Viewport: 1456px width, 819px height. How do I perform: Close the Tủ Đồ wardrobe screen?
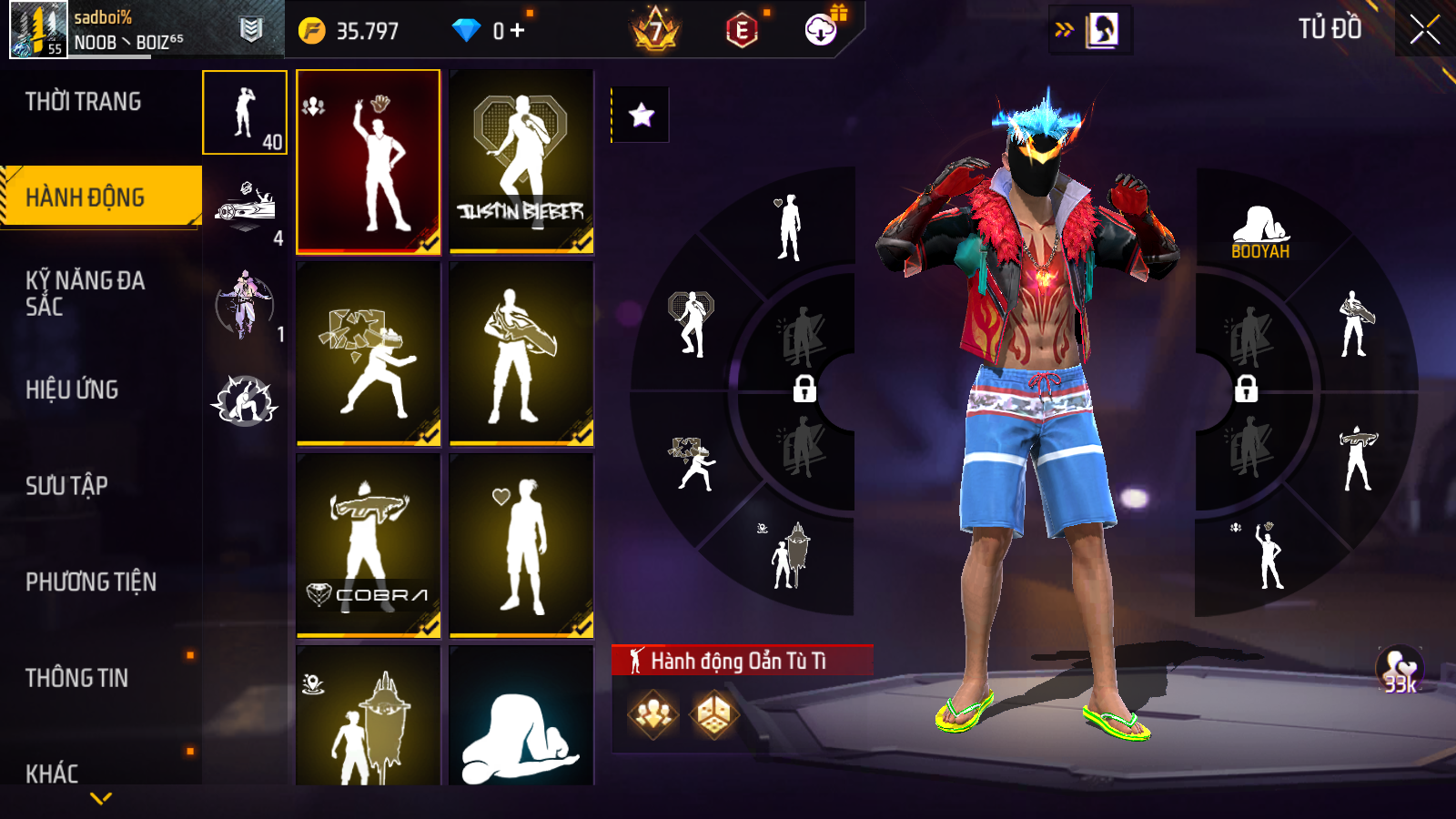click(x=1424, y=30)
